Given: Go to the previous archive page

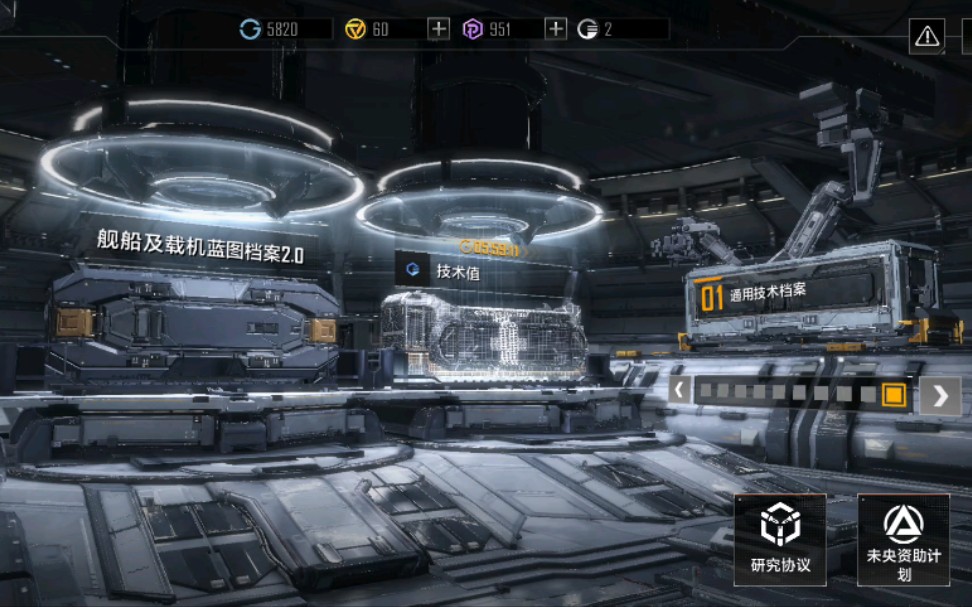Looking at the screenshot, I should [x=680, y=391].
